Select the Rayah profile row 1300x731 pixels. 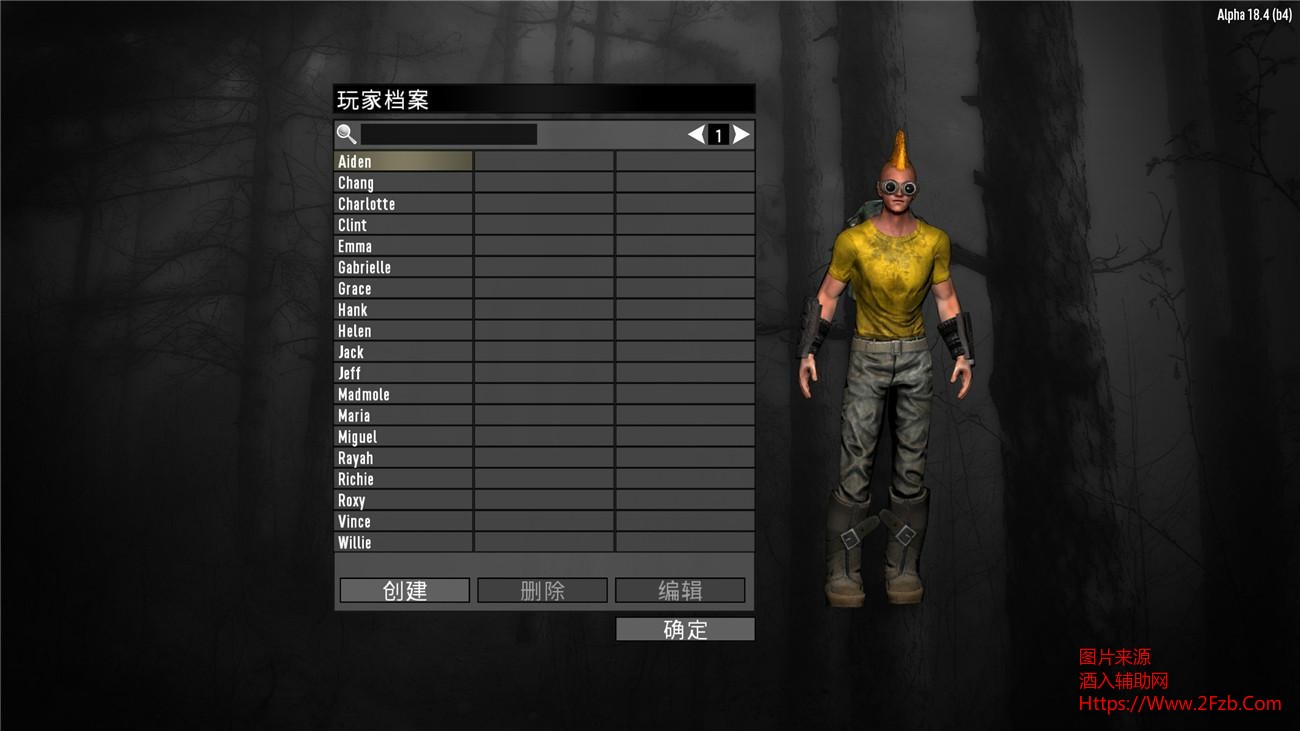pos(403,458)
